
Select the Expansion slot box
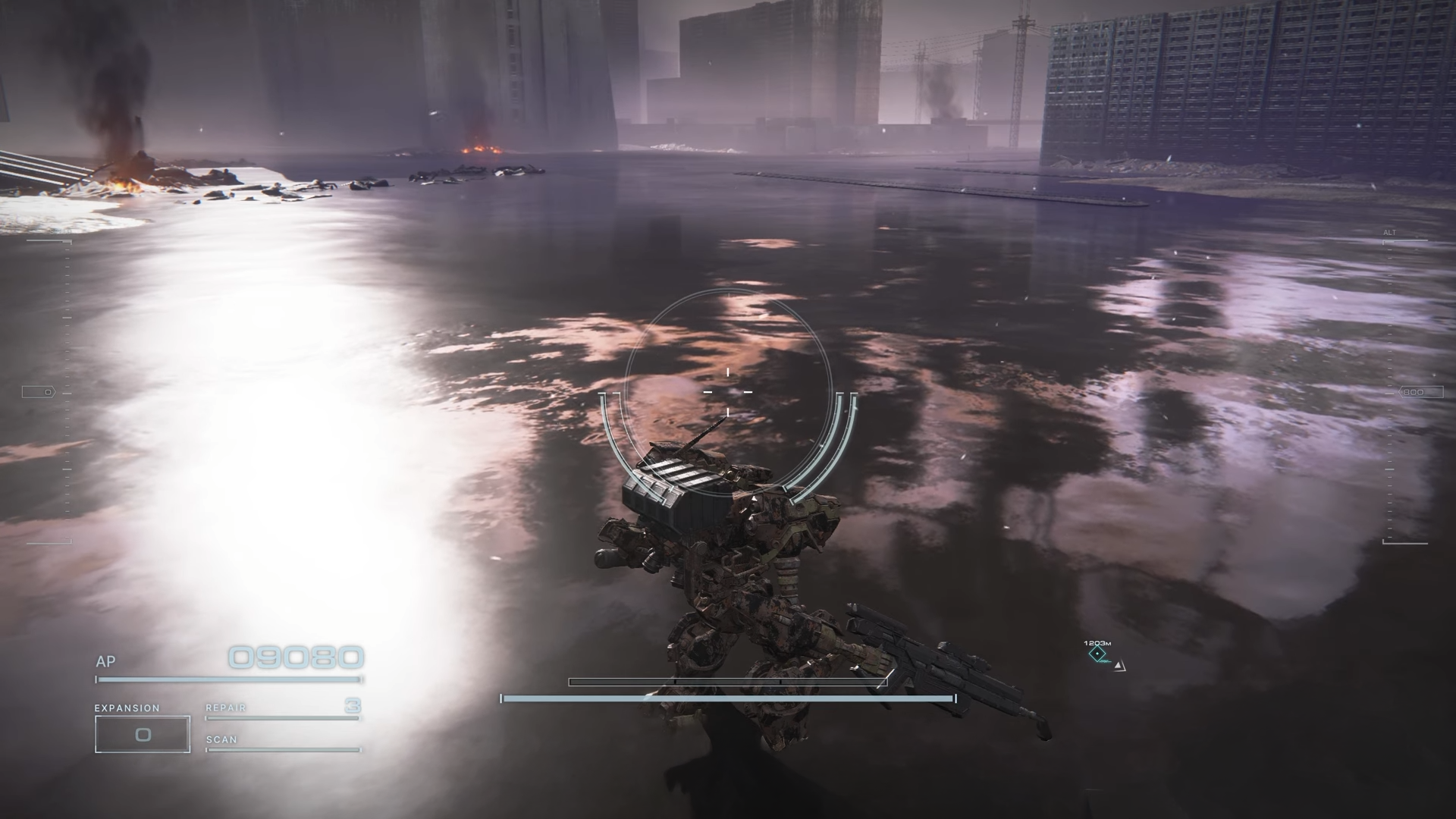[143, 734]
